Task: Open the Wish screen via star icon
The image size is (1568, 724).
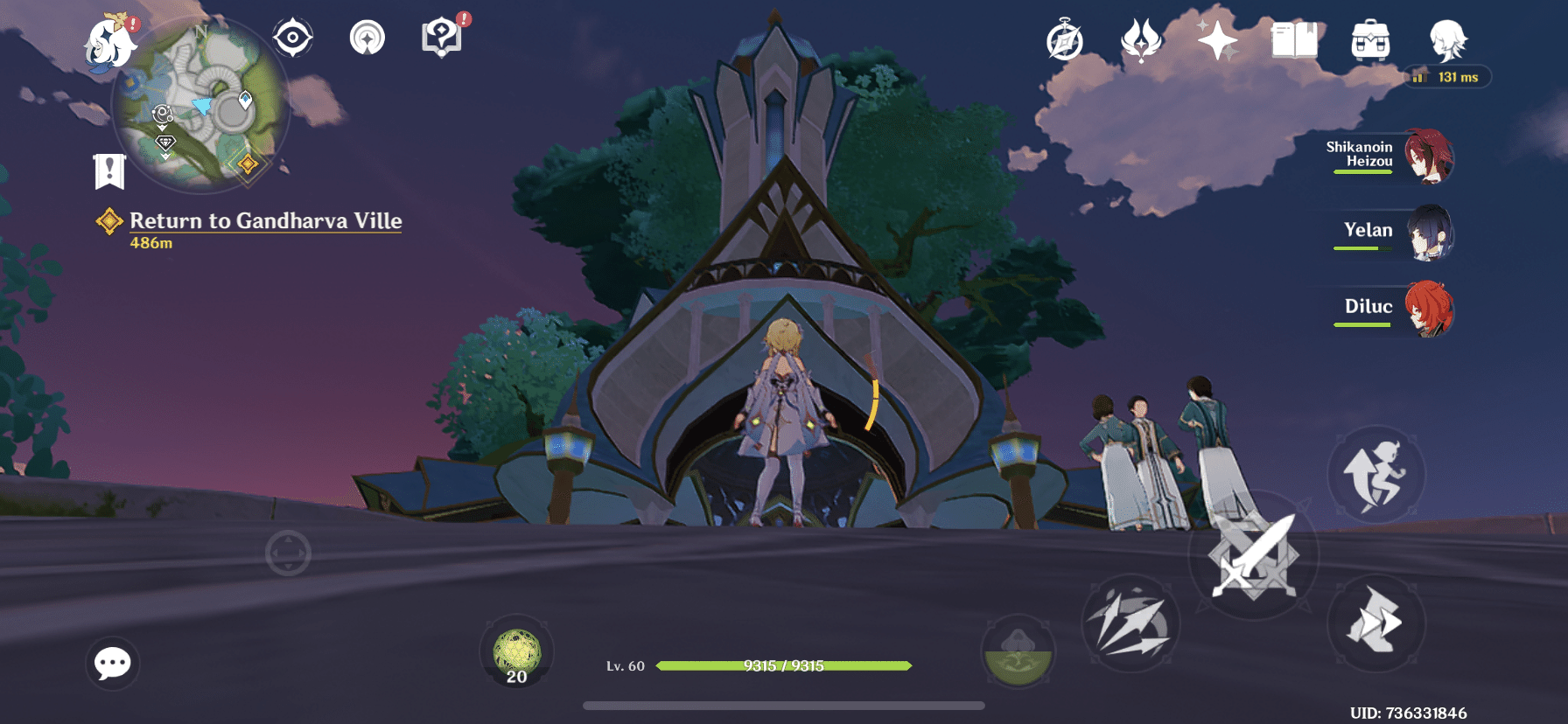Action: coord(1220,40)
